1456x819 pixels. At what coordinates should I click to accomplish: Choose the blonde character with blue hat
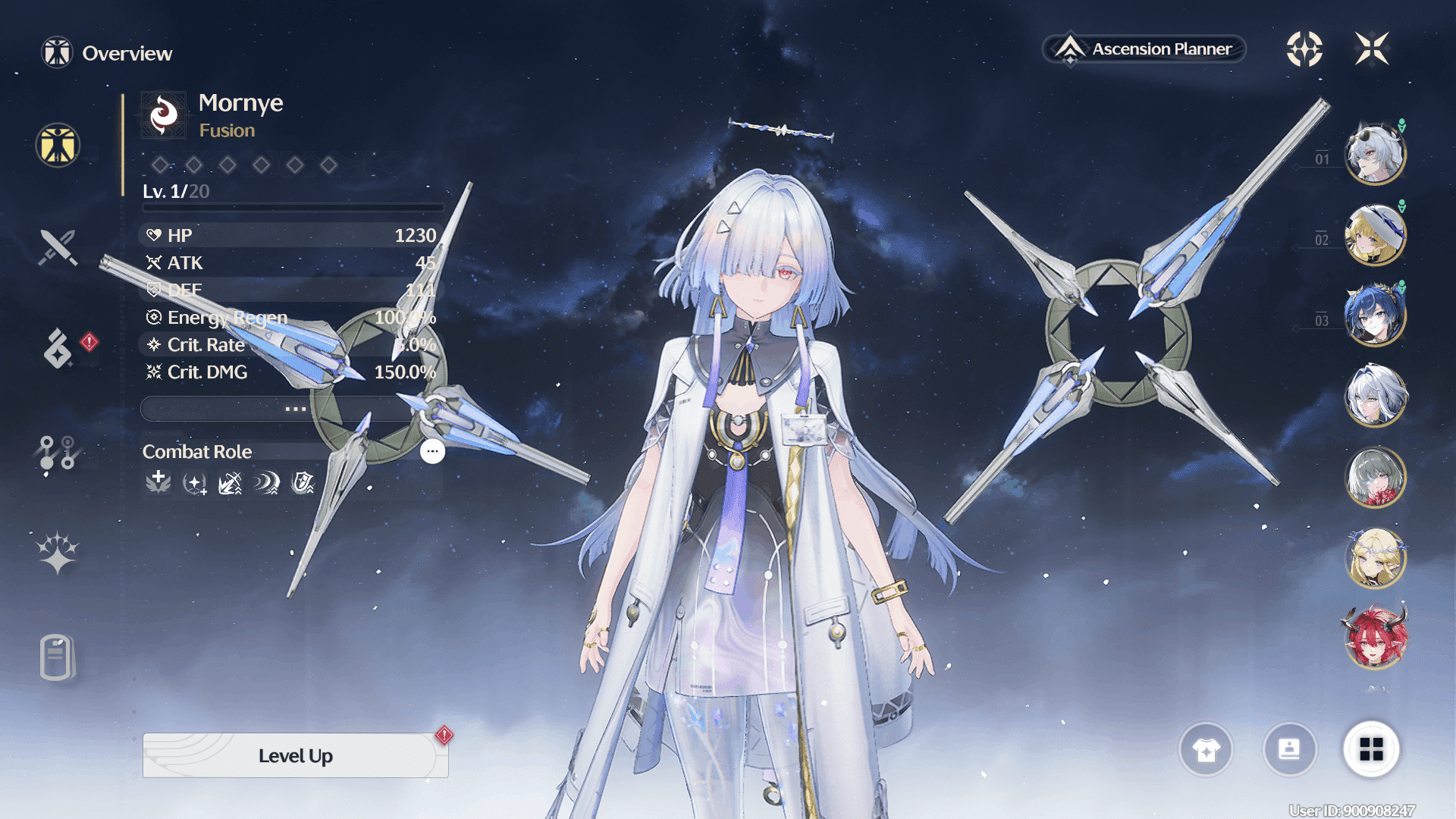[1375, 235]
